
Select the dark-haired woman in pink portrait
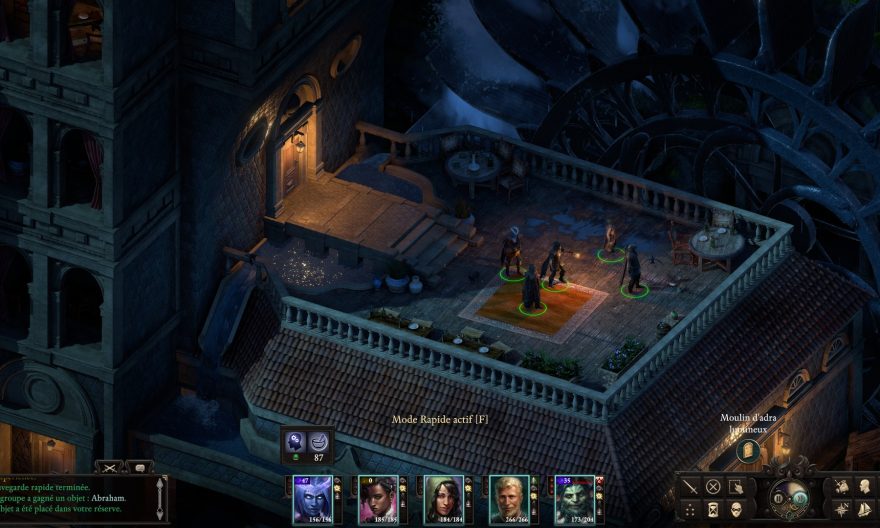coord(378,497)
